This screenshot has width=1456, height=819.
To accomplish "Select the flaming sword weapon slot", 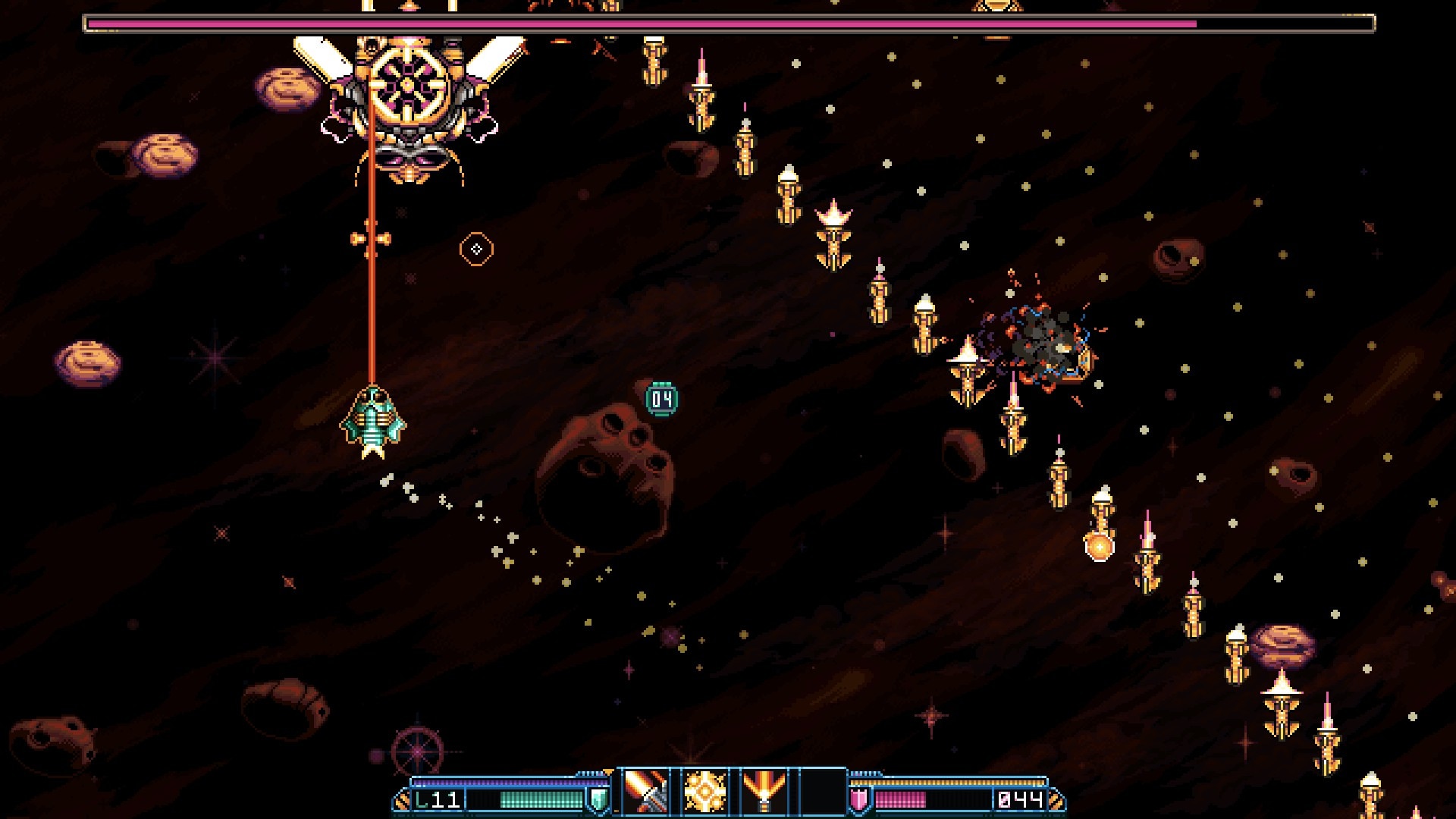I will tap(645, 792).
